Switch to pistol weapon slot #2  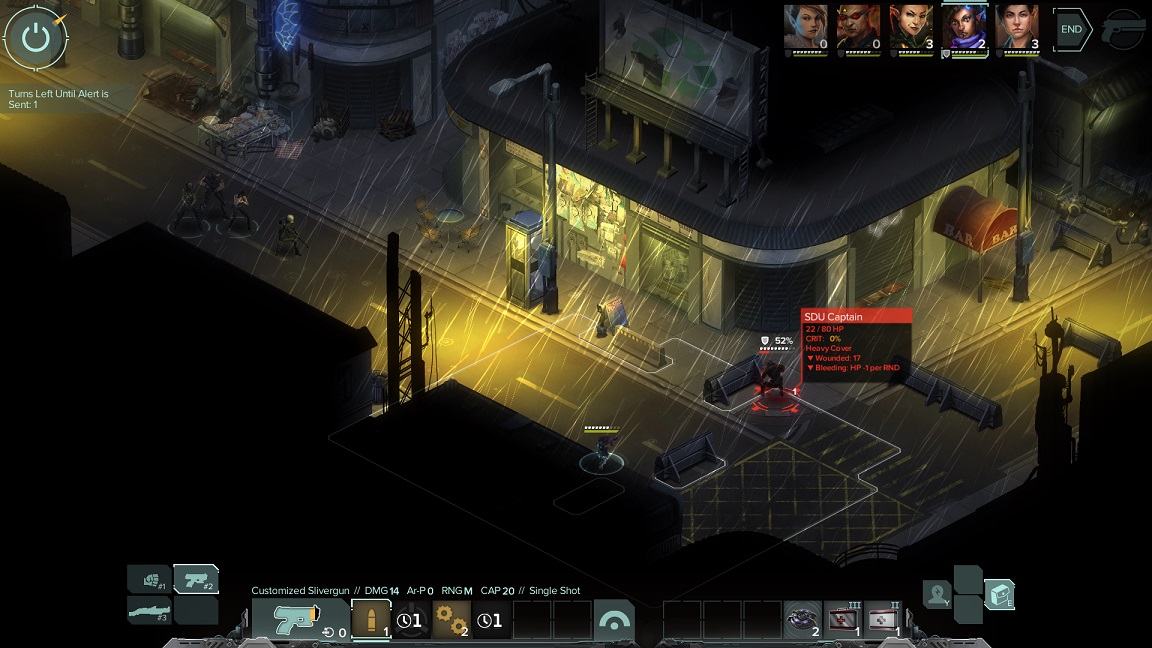[196, 579]
